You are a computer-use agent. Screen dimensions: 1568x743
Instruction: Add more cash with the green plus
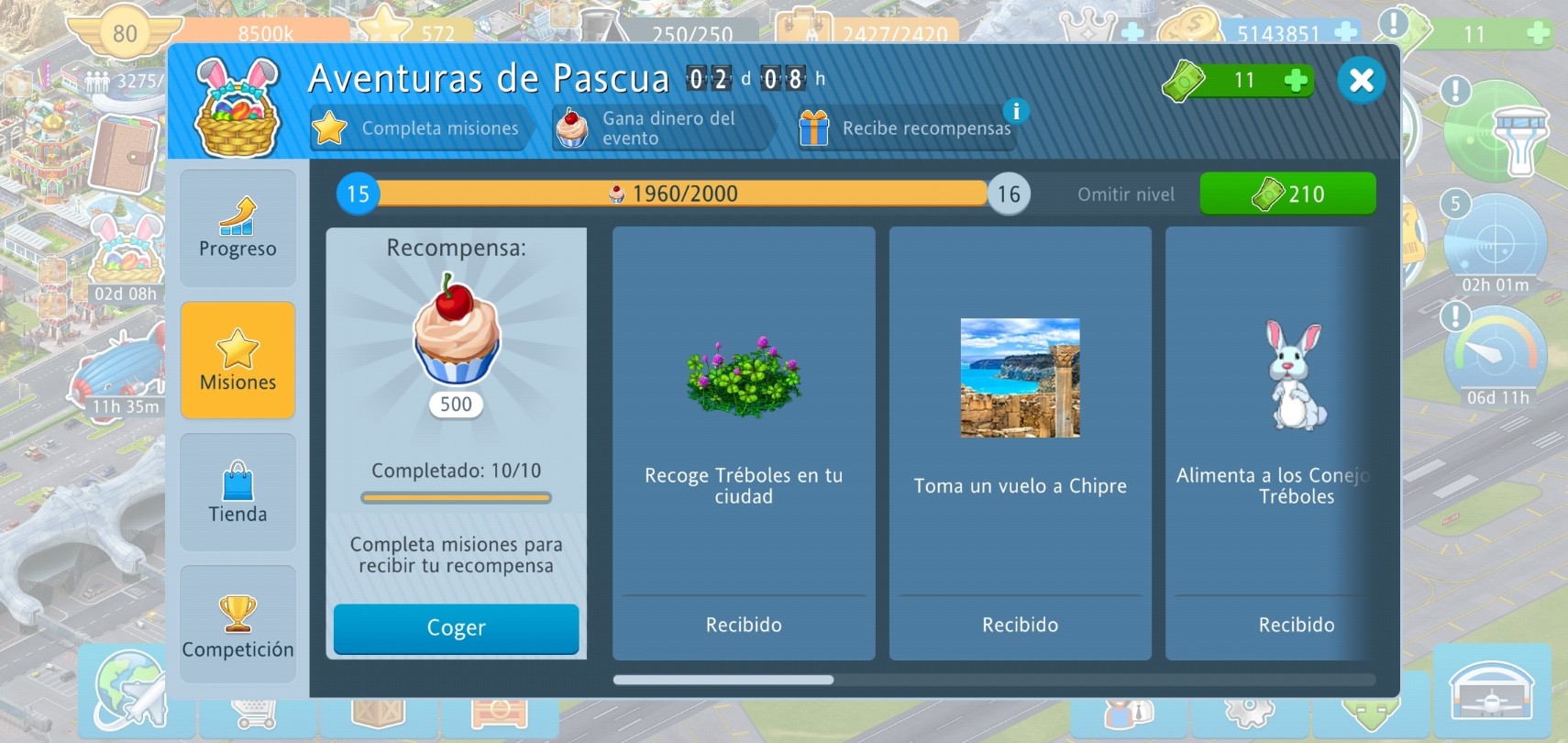(1296, 81)
